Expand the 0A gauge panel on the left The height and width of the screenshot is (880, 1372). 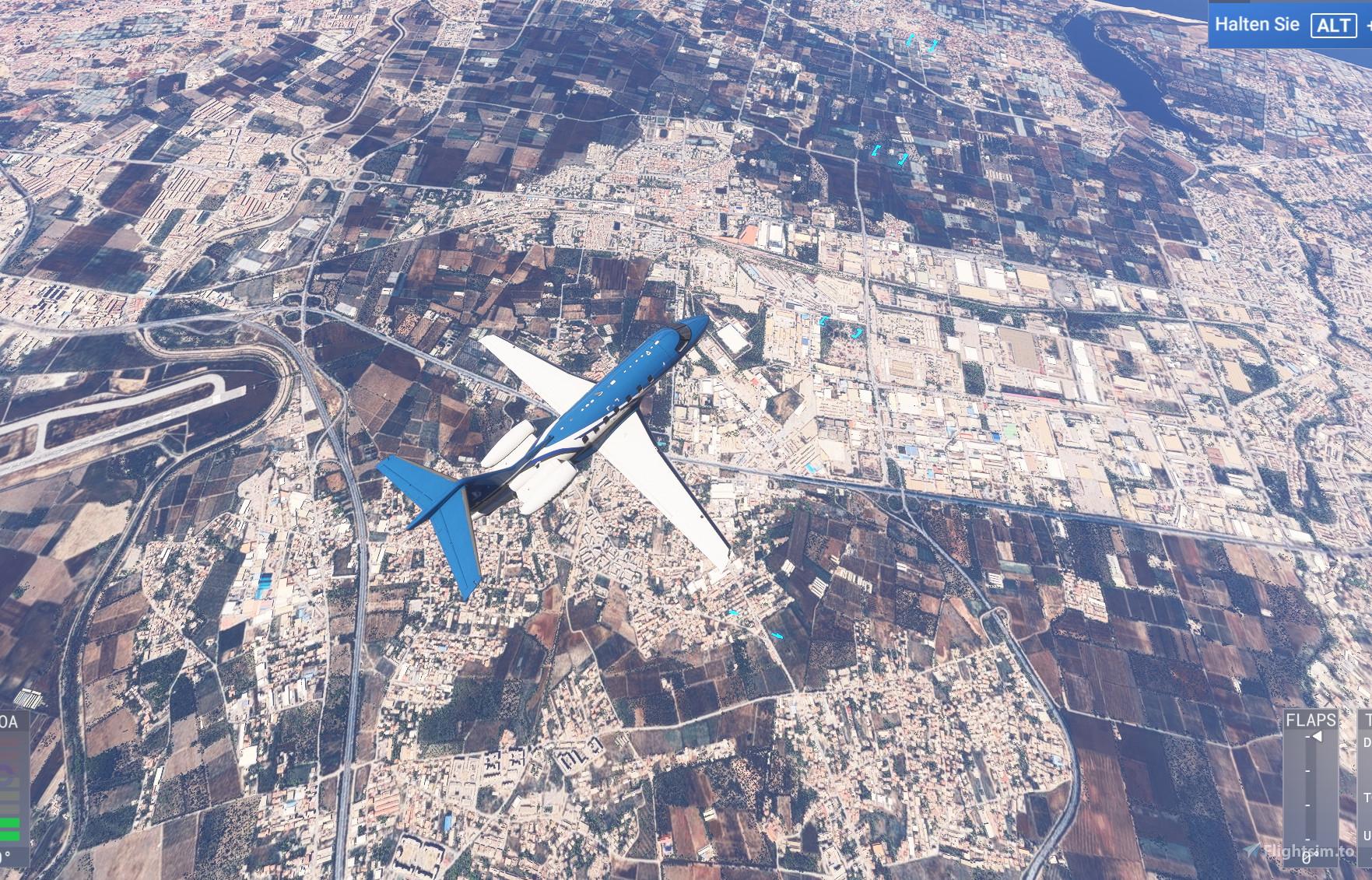pos(8,721)
